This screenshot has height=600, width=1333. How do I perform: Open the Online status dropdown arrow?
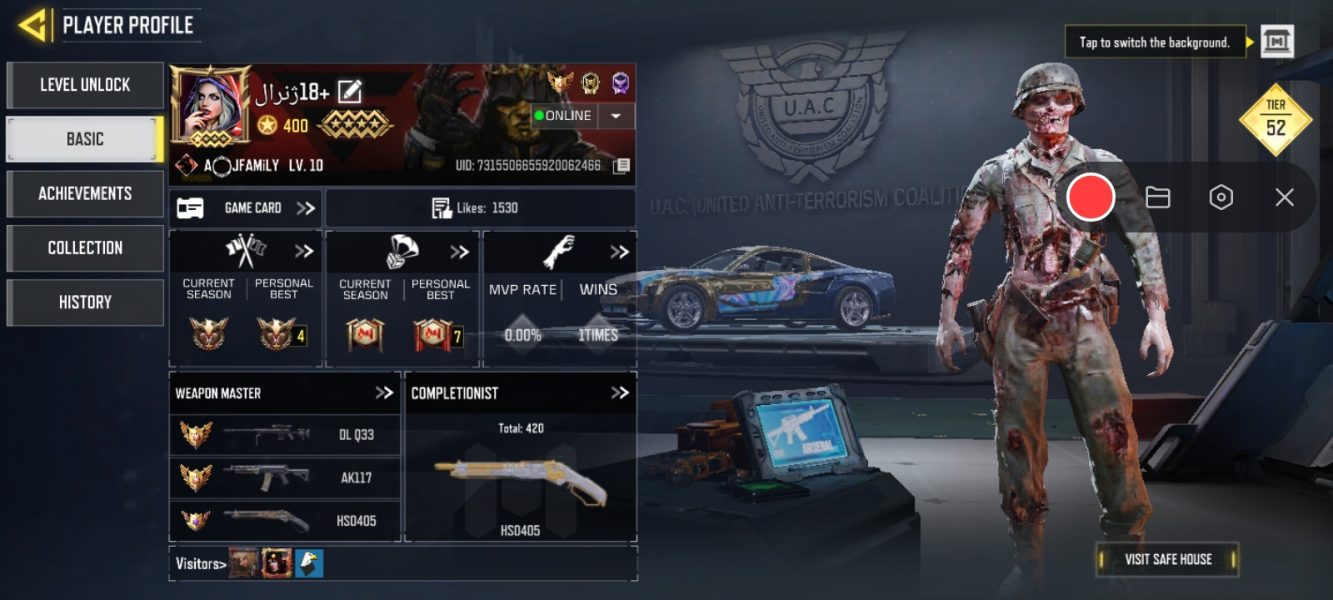click(x=615, y=116)
